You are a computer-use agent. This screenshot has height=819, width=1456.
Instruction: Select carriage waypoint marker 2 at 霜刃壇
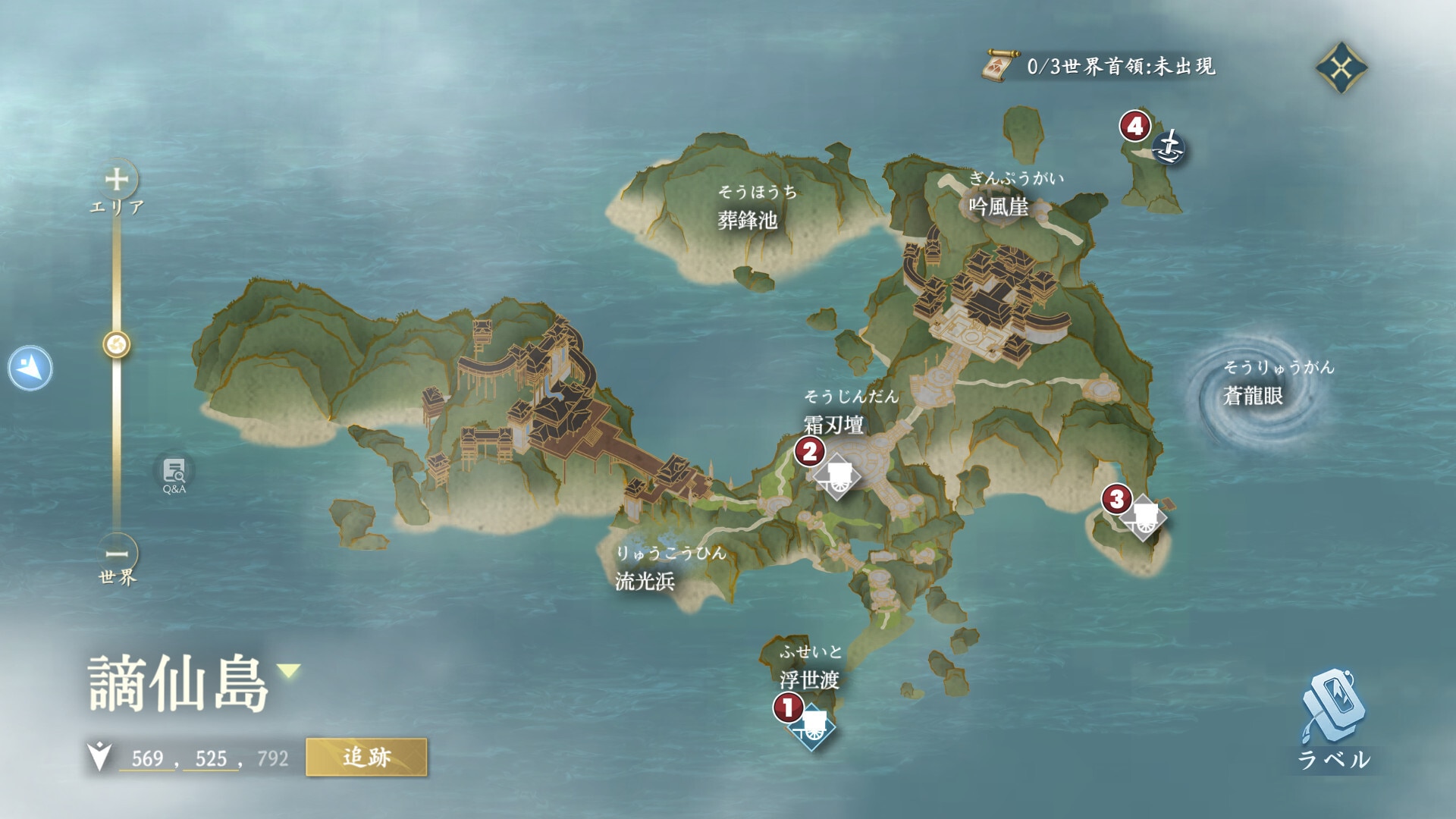click(x=837, y=475)
